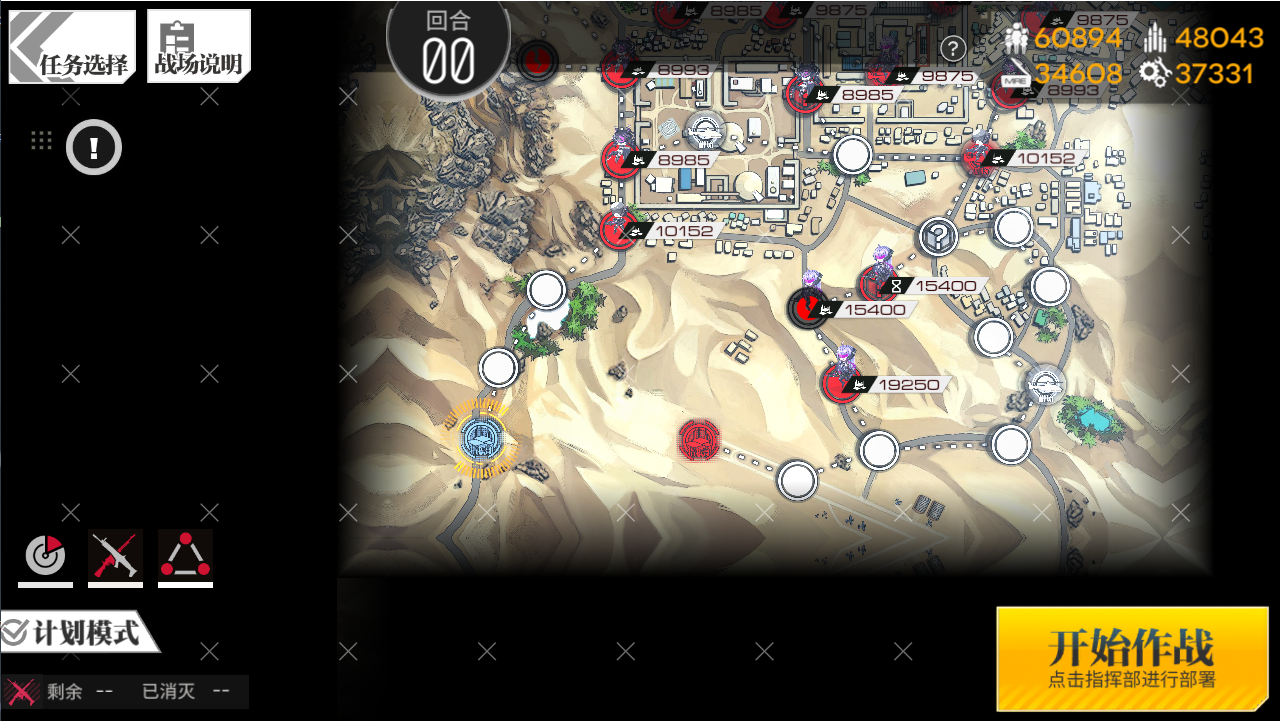Screen dimensions: 1280x721
Task: Start the battle with 开始作战
Action: (x=1132, y=658)
